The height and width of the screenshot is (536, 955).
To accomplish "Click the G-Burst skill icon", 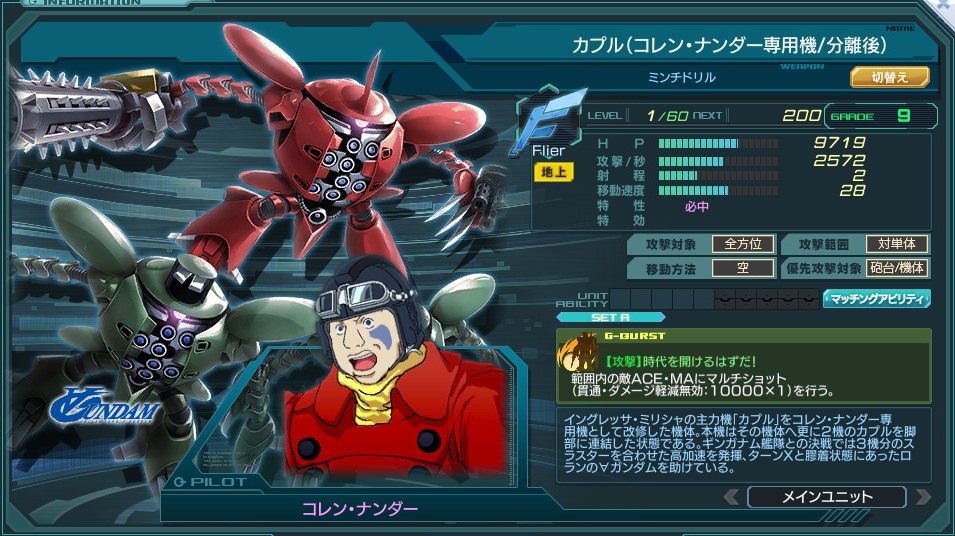I will 577,351.
